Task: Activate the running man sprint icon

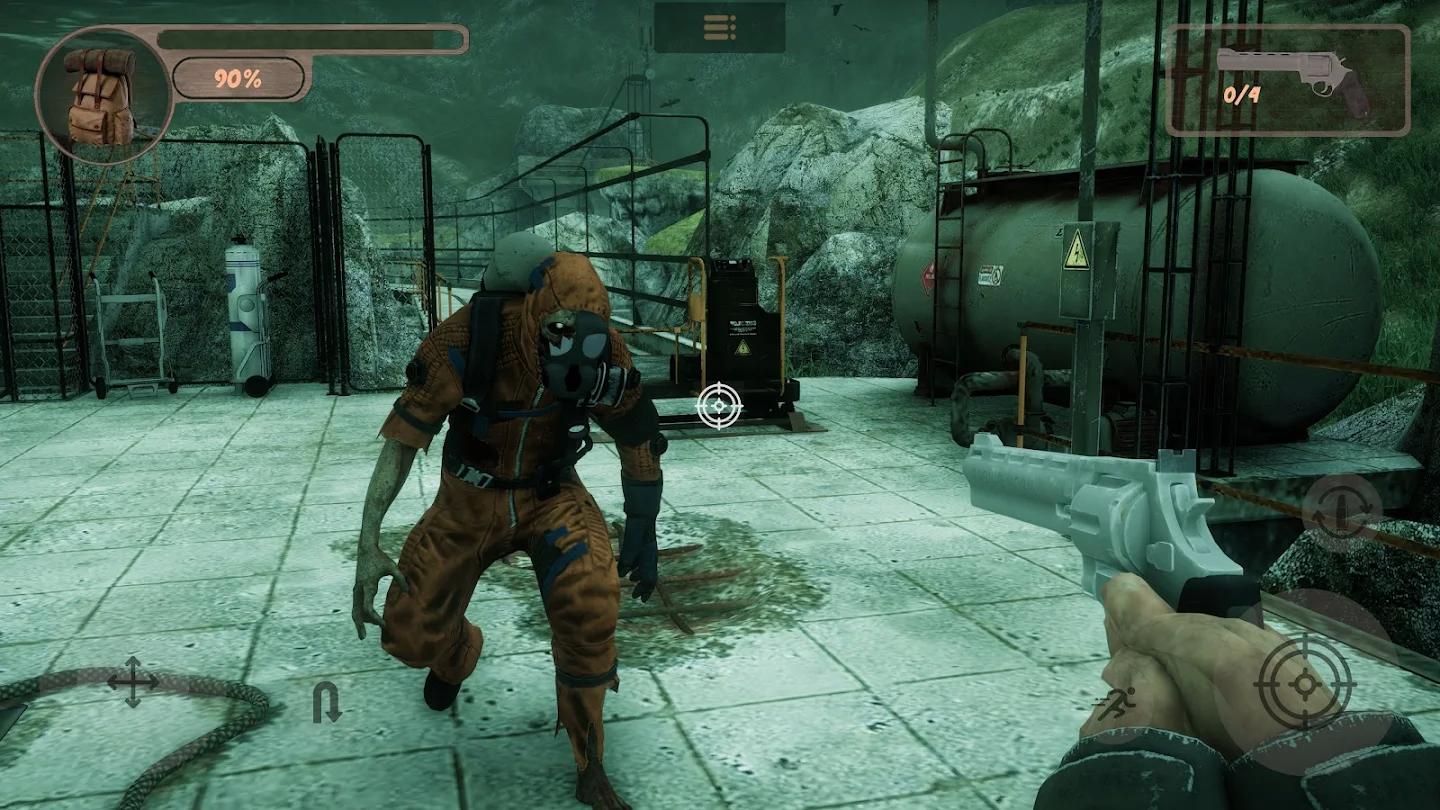Action: click(x=1114, y=704)
